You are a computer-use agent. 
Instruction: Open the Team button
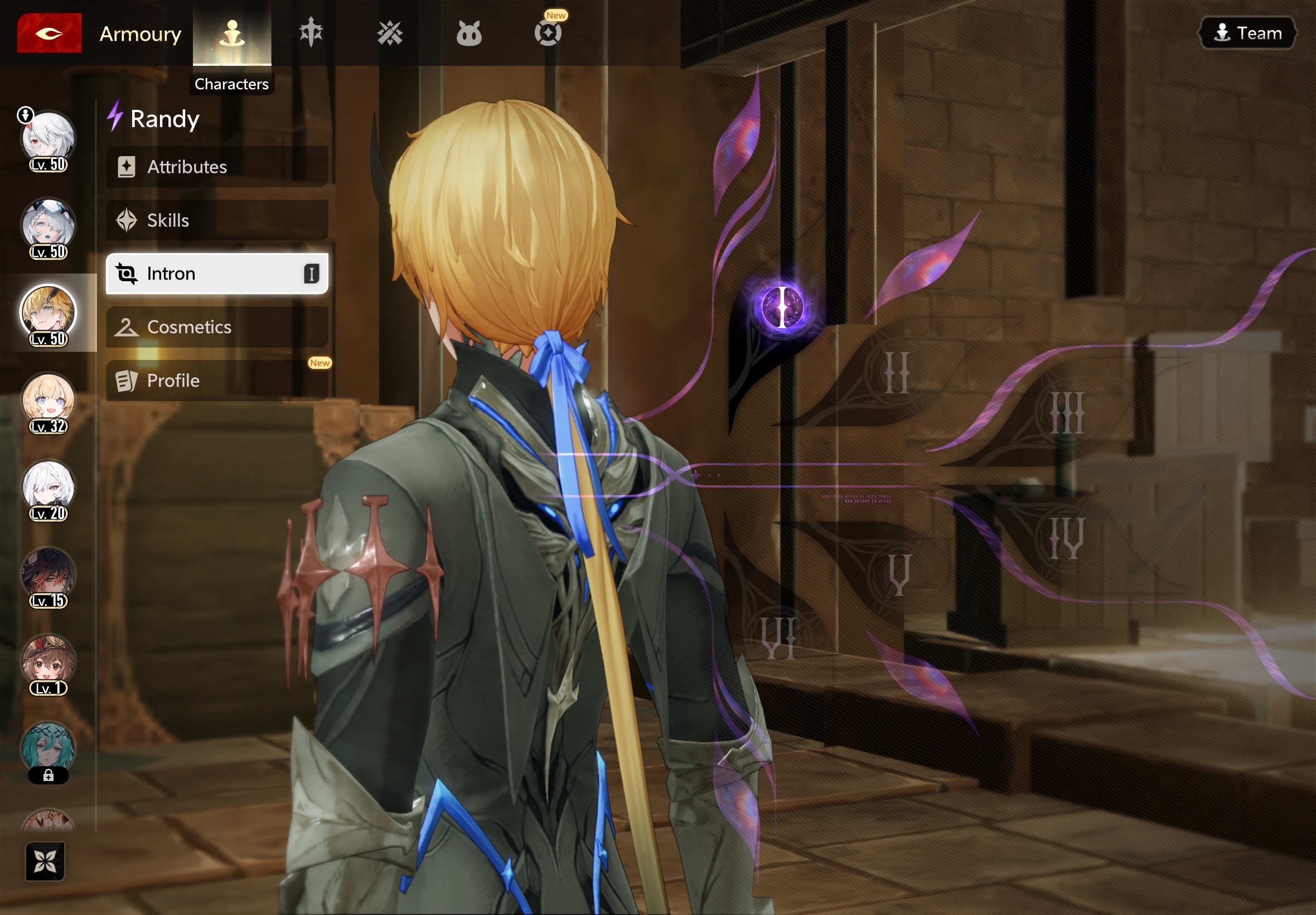click(1248, 33)
